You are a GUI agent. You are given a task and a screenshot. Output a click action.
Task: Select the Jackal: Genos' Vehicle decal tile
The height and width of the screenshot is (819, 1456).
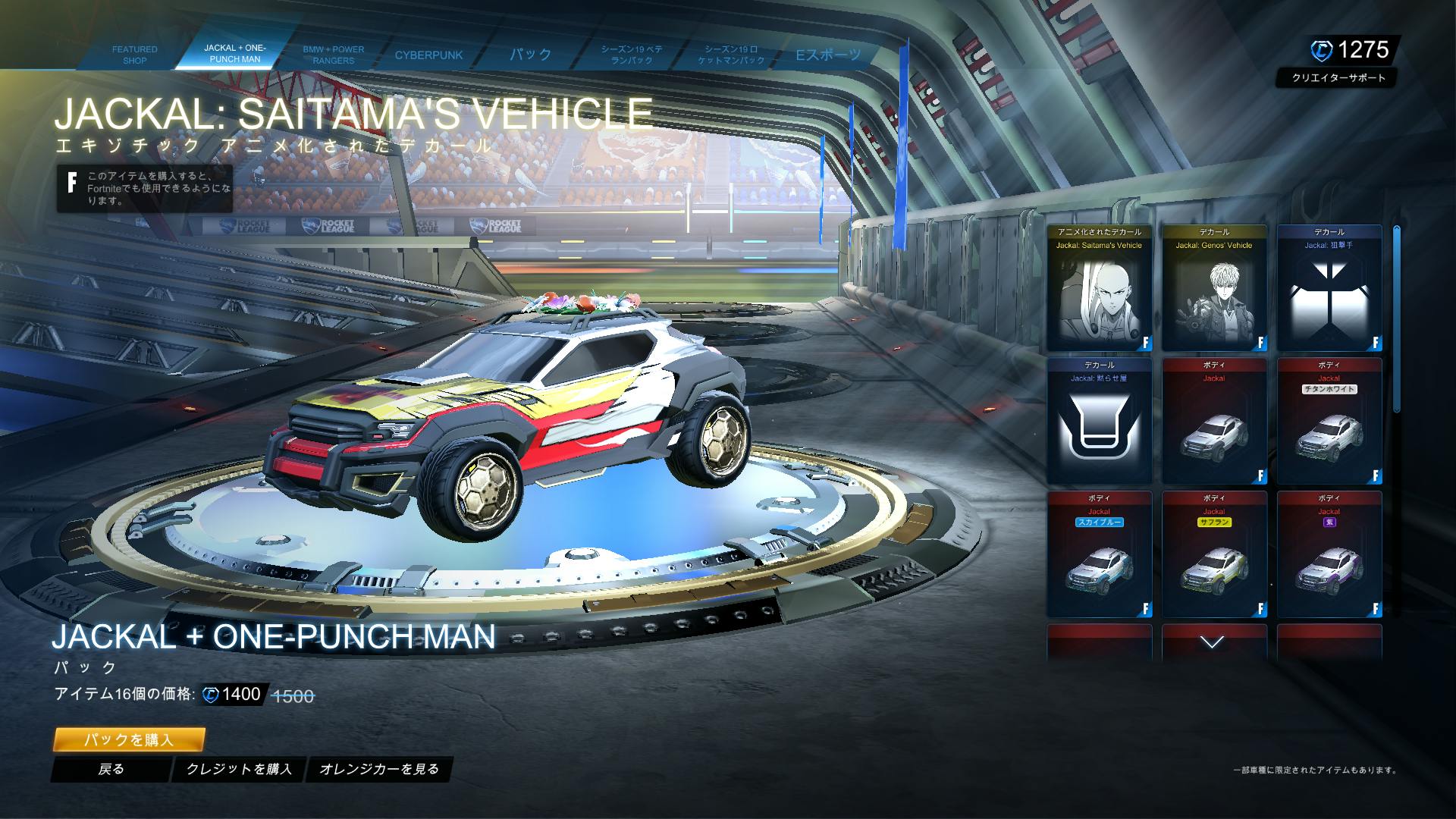click(1214, 288)
